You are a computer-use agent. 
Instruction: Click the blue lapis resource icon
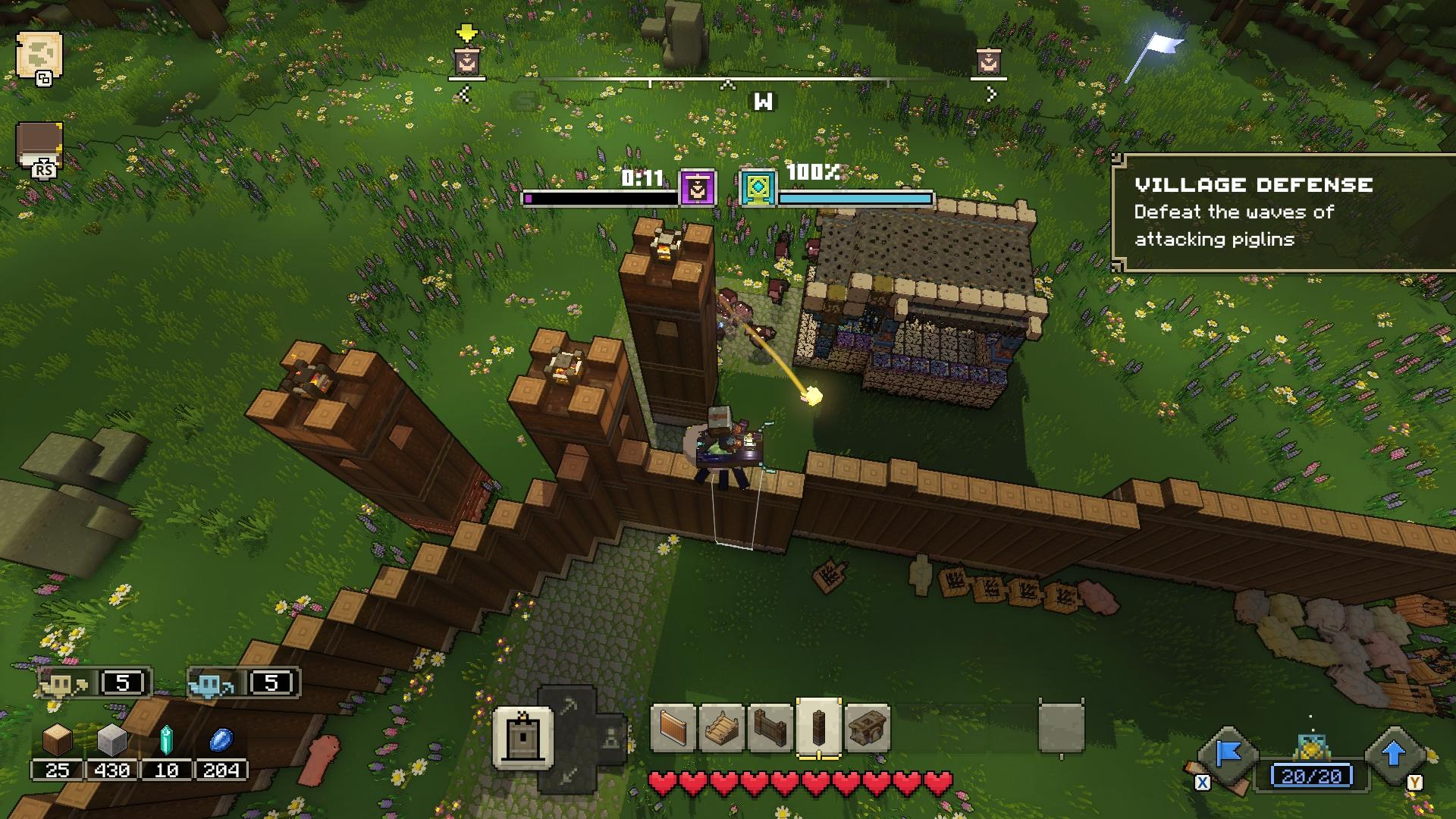[x=221, y=739]
